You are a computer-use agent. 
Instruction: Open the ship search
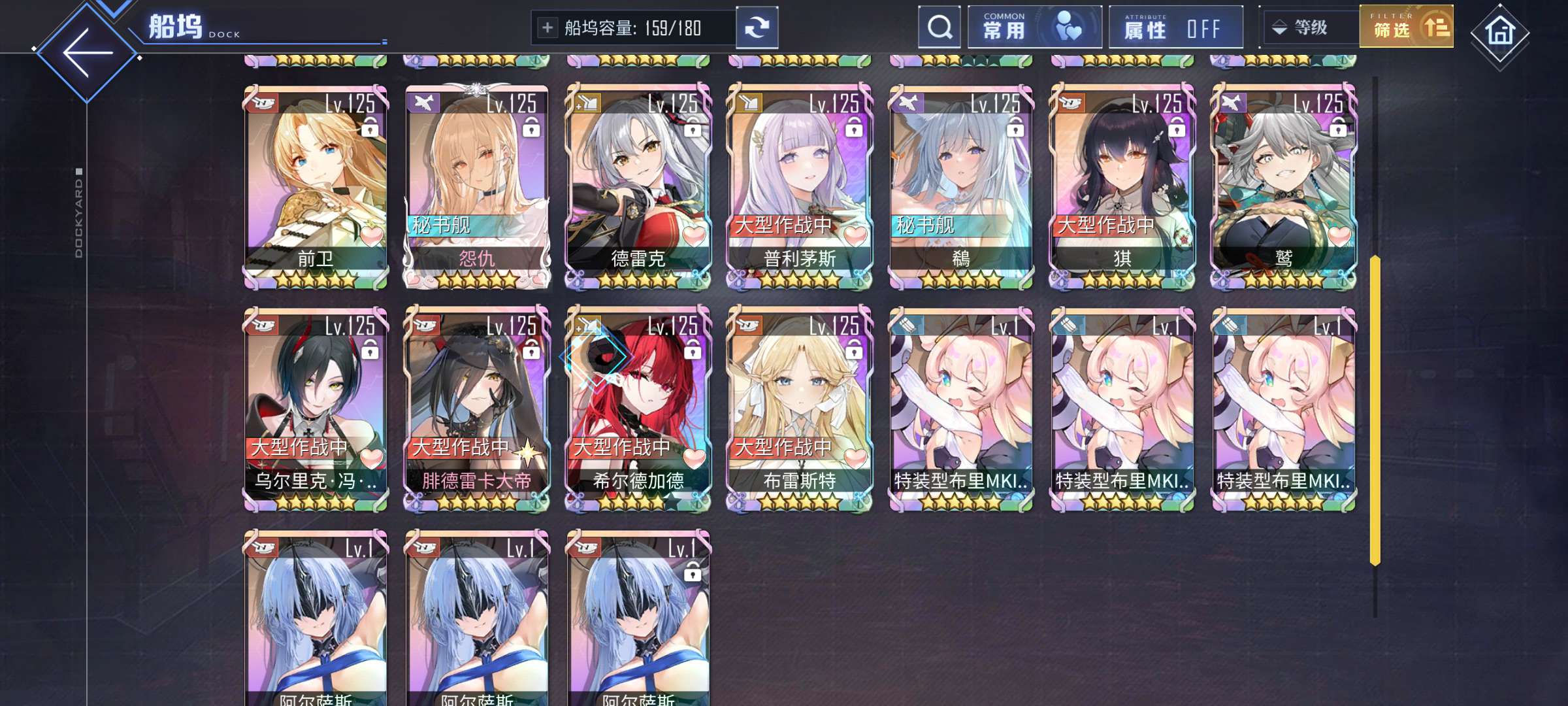tap(939, 27)
